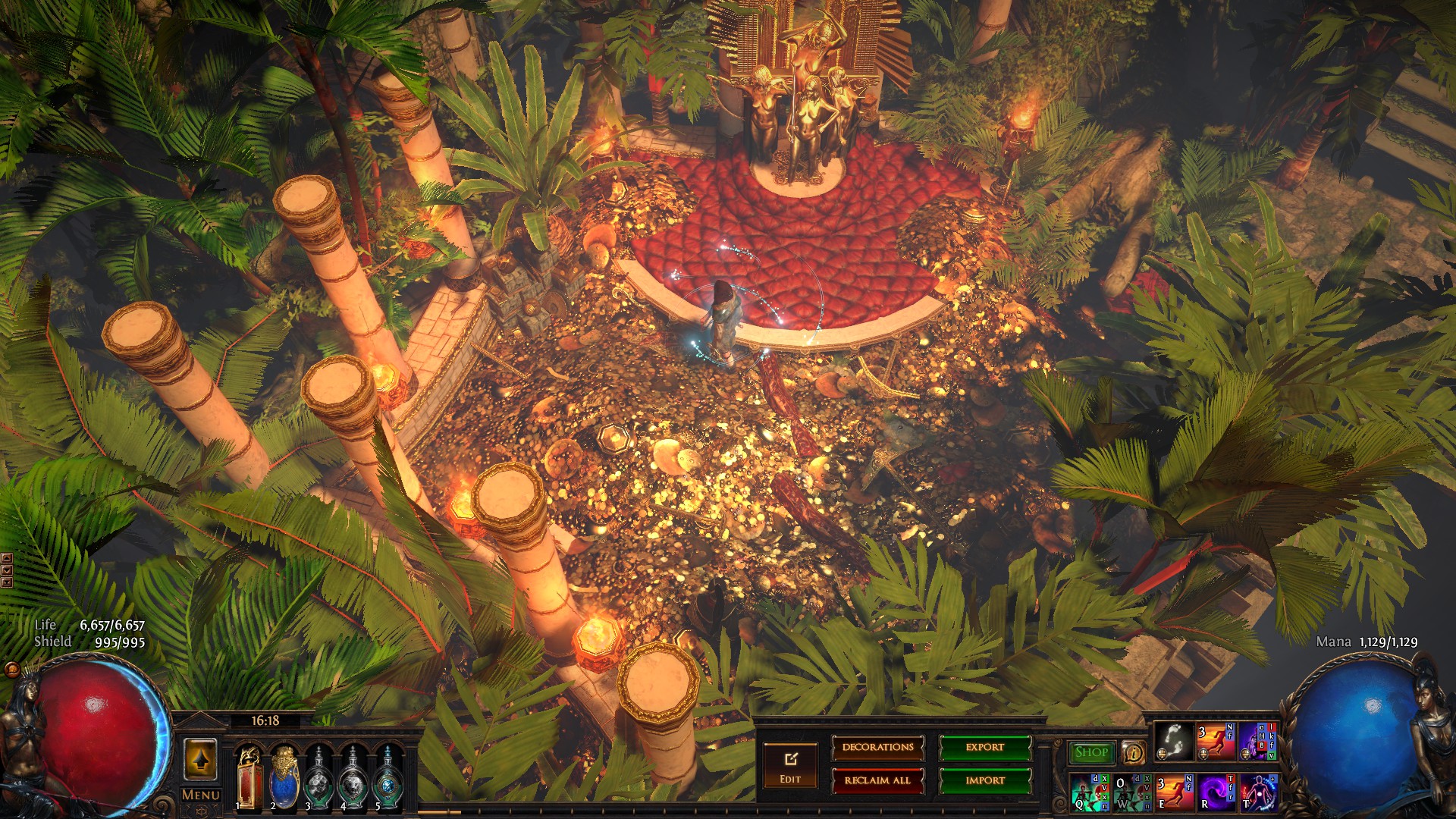
Task: Select the purple figure skill in top row
Action: [1257, 742]
